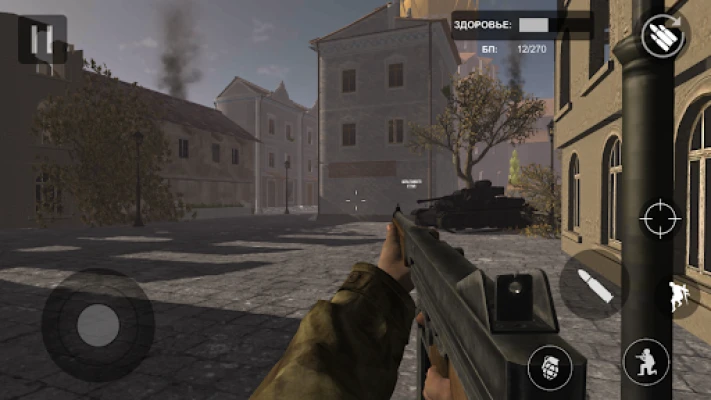This screenshot has height=400, width=711.
Task: Reload the weapon with the bullets icon
Action: [662, 37]
